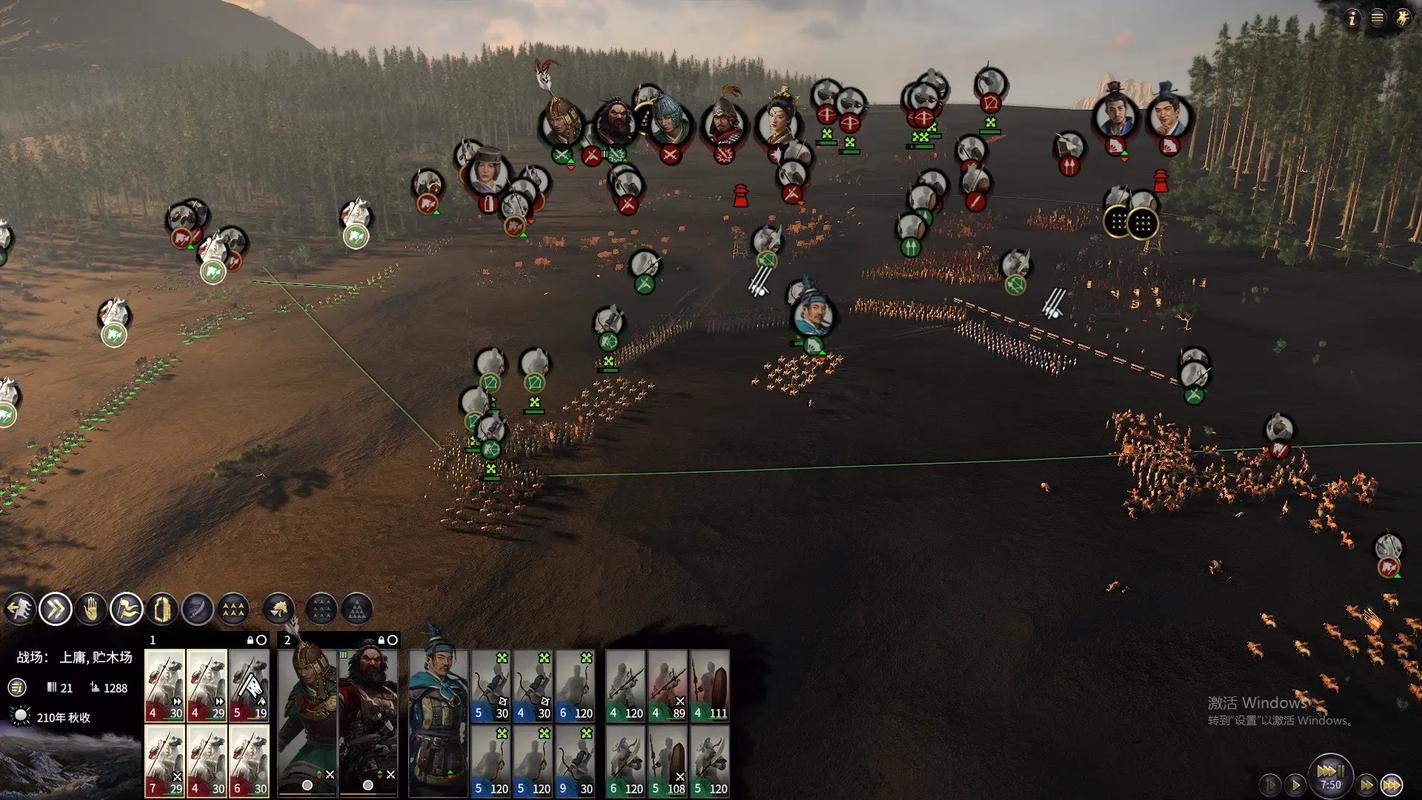1422x800 pixels.
Task: Toggle the waving banner command button
Action: [x=127, y=607]
